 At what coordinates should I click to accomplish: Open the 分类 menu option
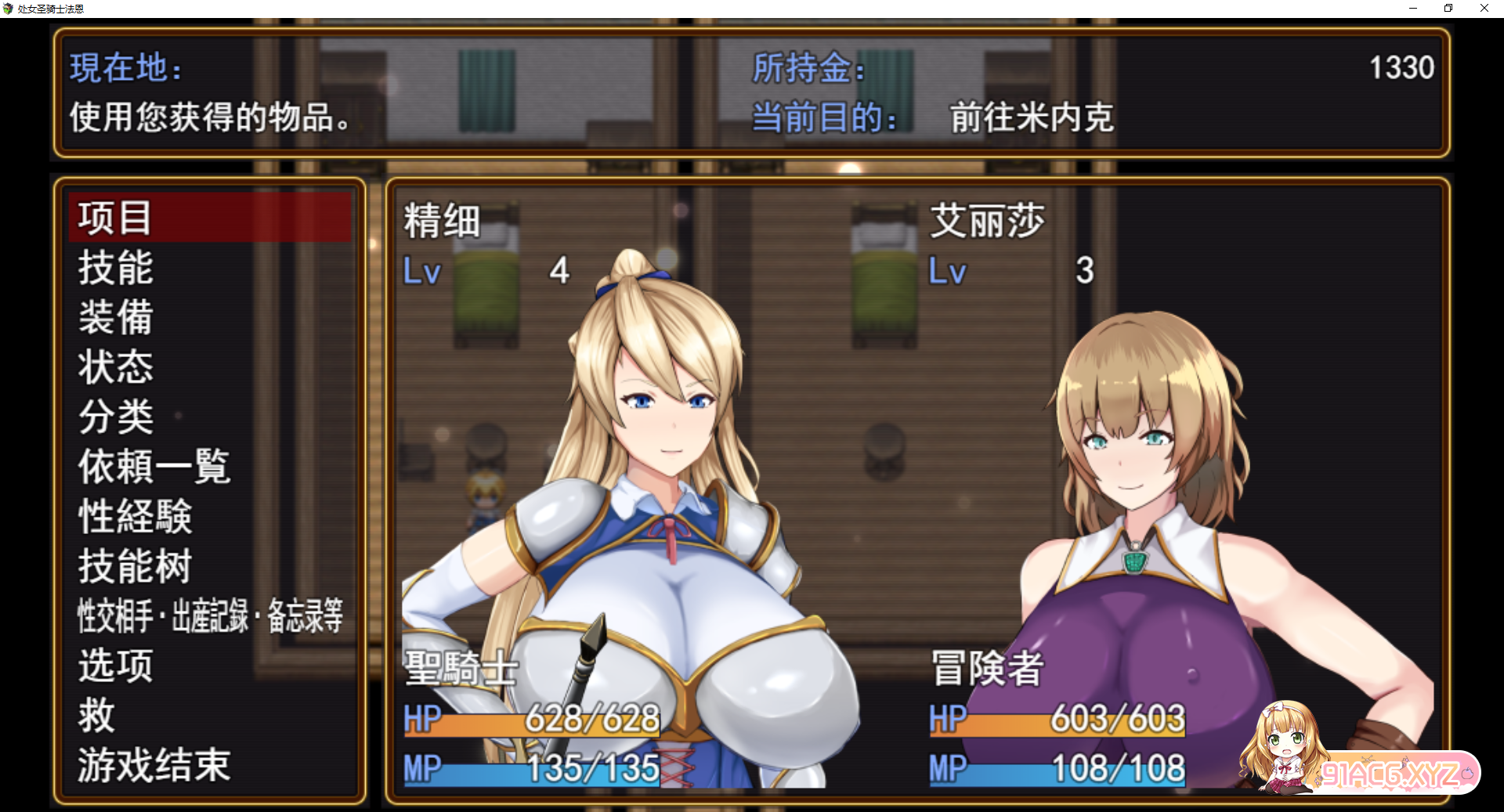114,418
